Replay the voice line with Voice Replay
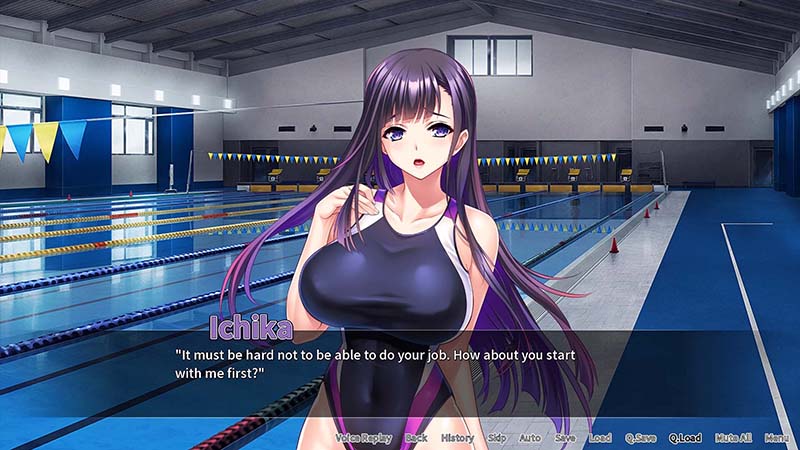This screenshot has height=450, width=800. point(363,438)
